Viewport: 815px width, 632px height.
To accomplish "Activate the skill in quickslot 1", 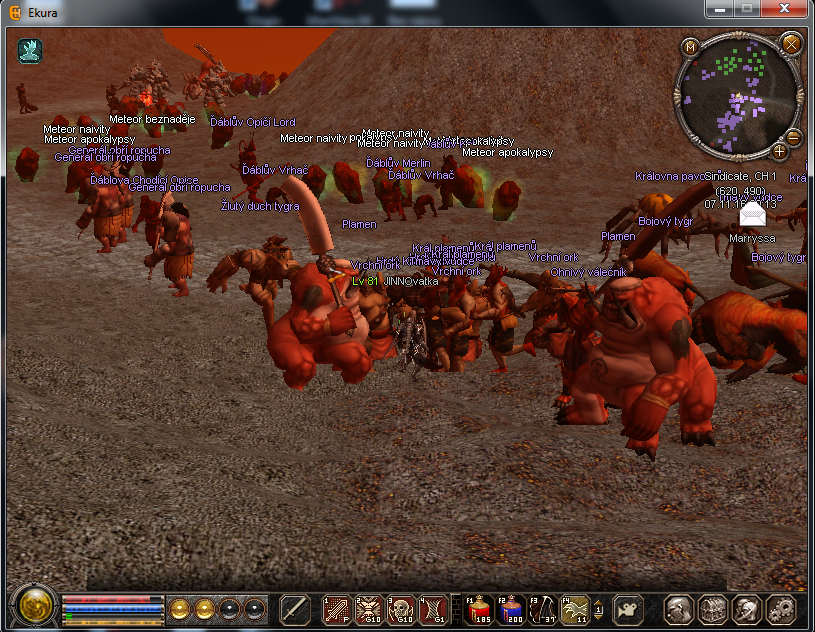I will click(x=337, y=608).
